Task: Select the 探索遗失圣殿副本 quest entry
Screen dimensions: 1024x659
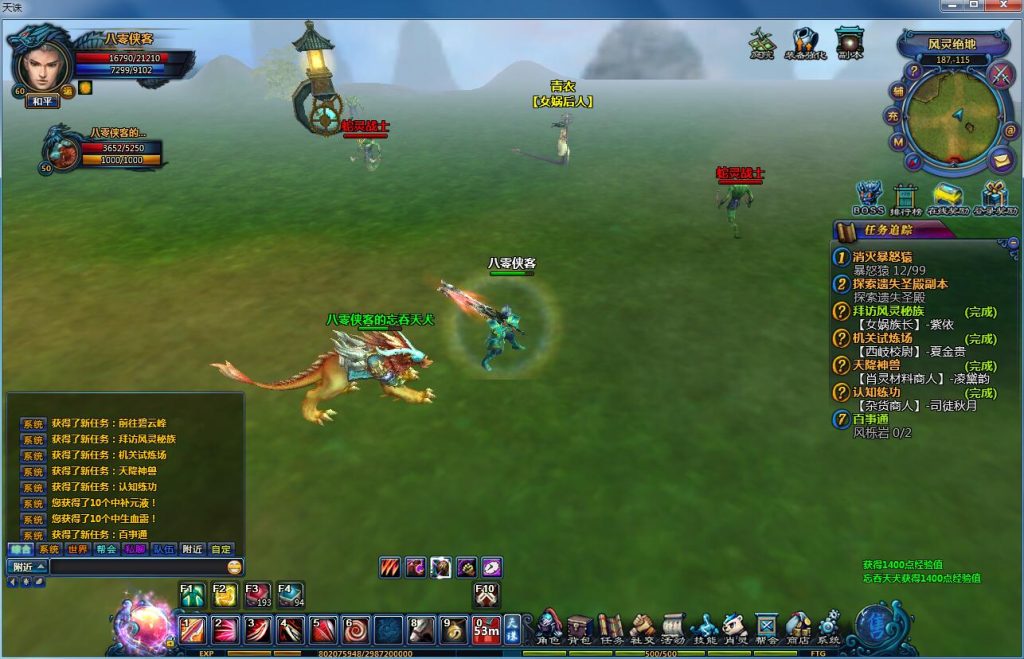Action: click(900, 284)
